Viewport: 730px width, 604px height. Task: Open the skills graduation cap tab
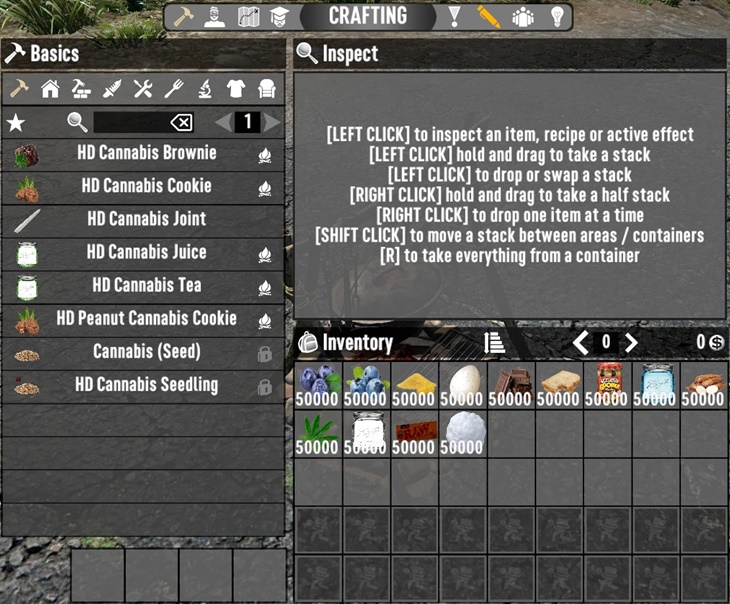coord(279,17)
